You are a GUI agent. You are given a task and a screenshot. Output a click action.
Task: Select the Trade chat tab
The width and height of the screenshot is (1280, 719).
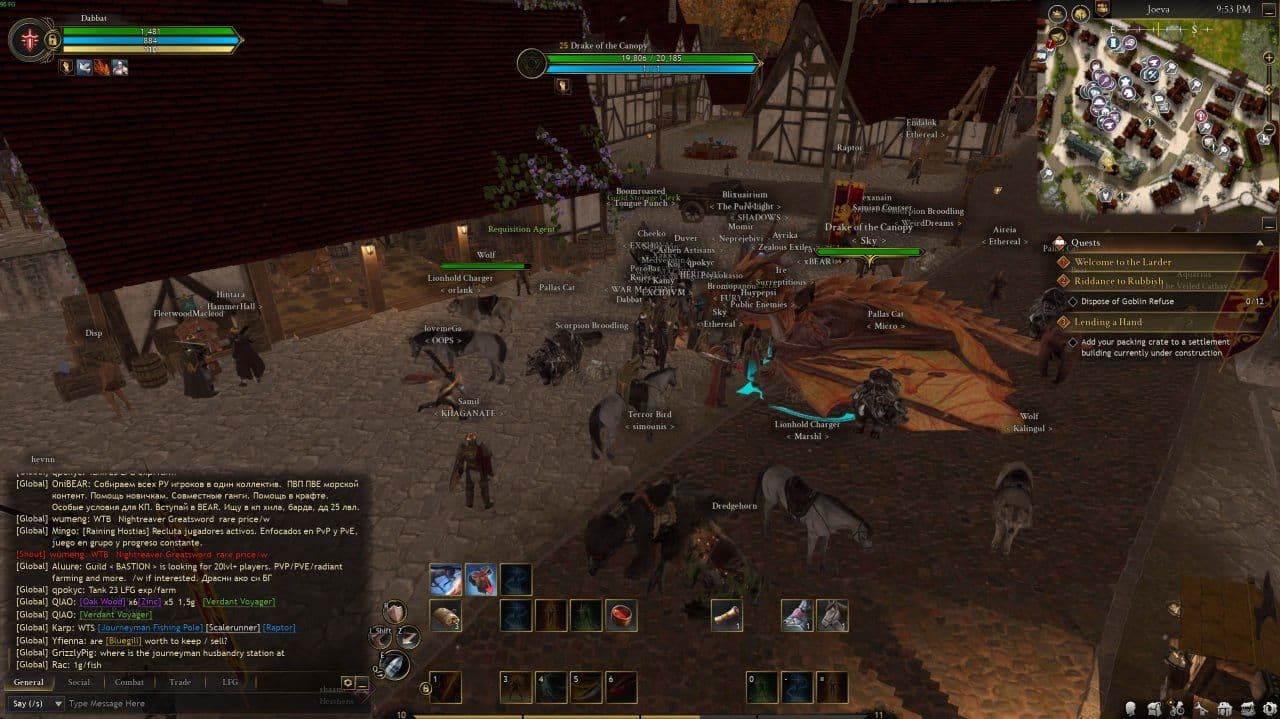click(180, 682)
